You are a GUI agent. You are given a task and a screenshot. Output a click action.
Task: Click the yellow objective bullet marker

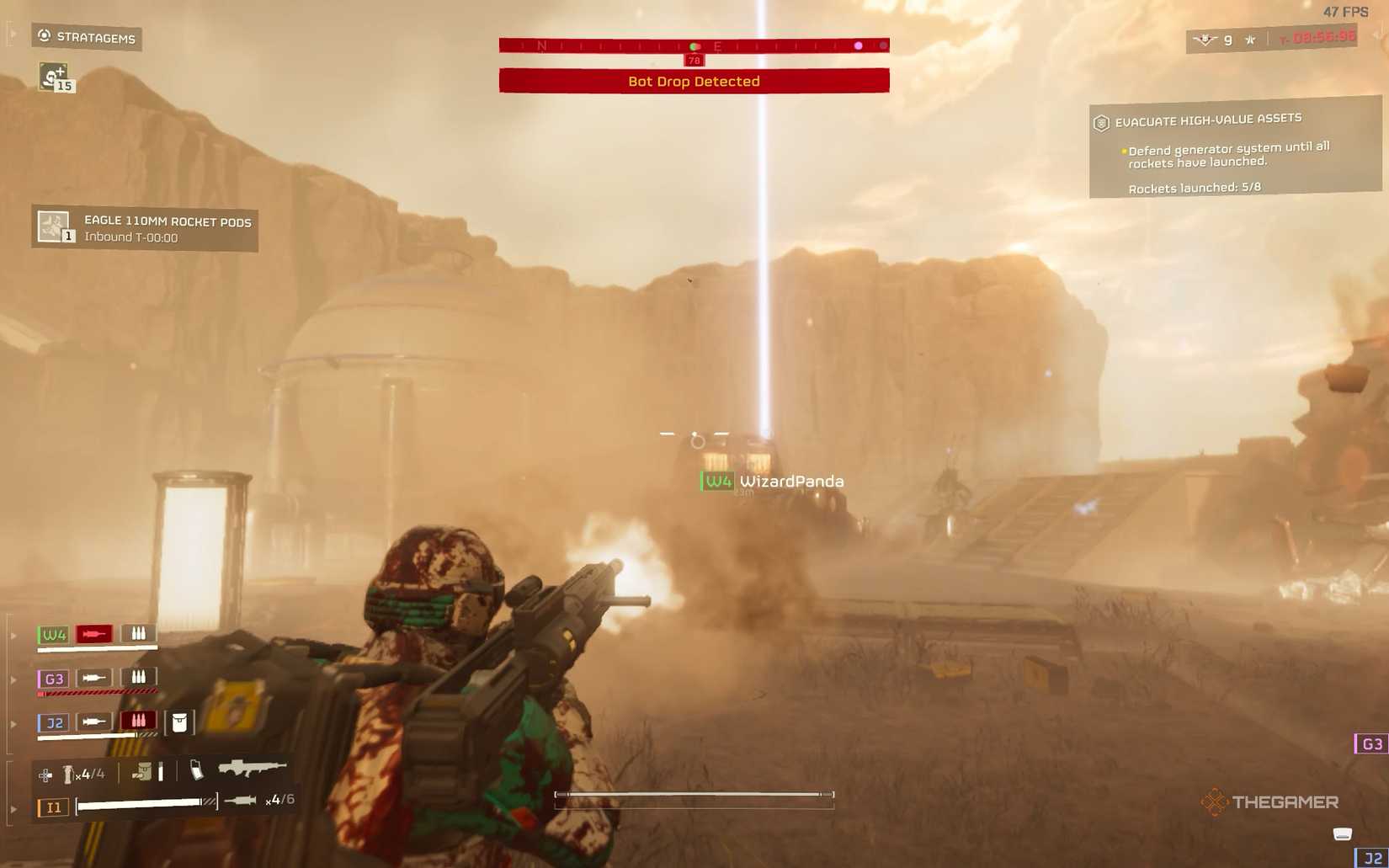point(1124,149)
